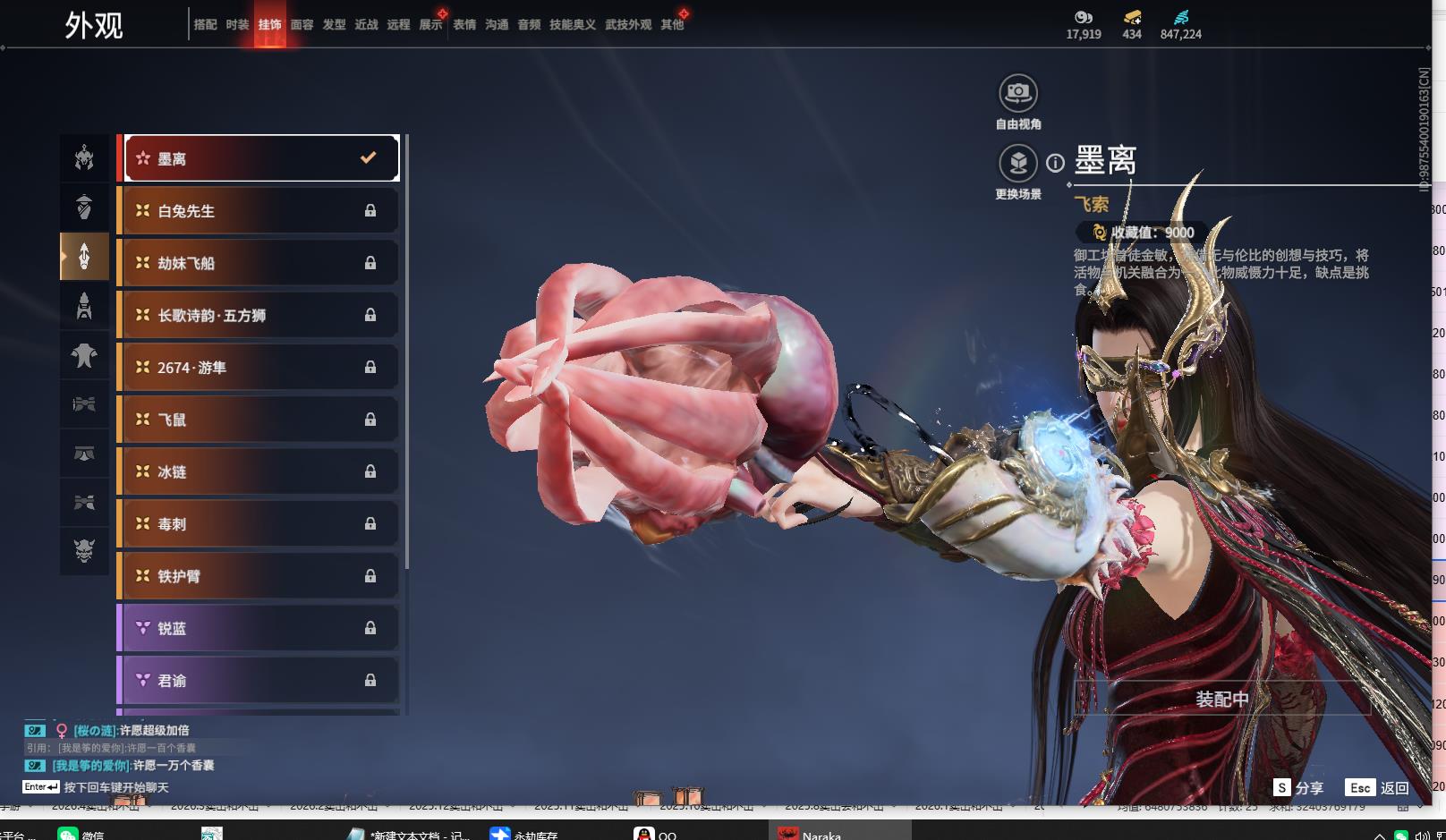
Task: Switch to the 表情 tab
Action: point(464,25)
